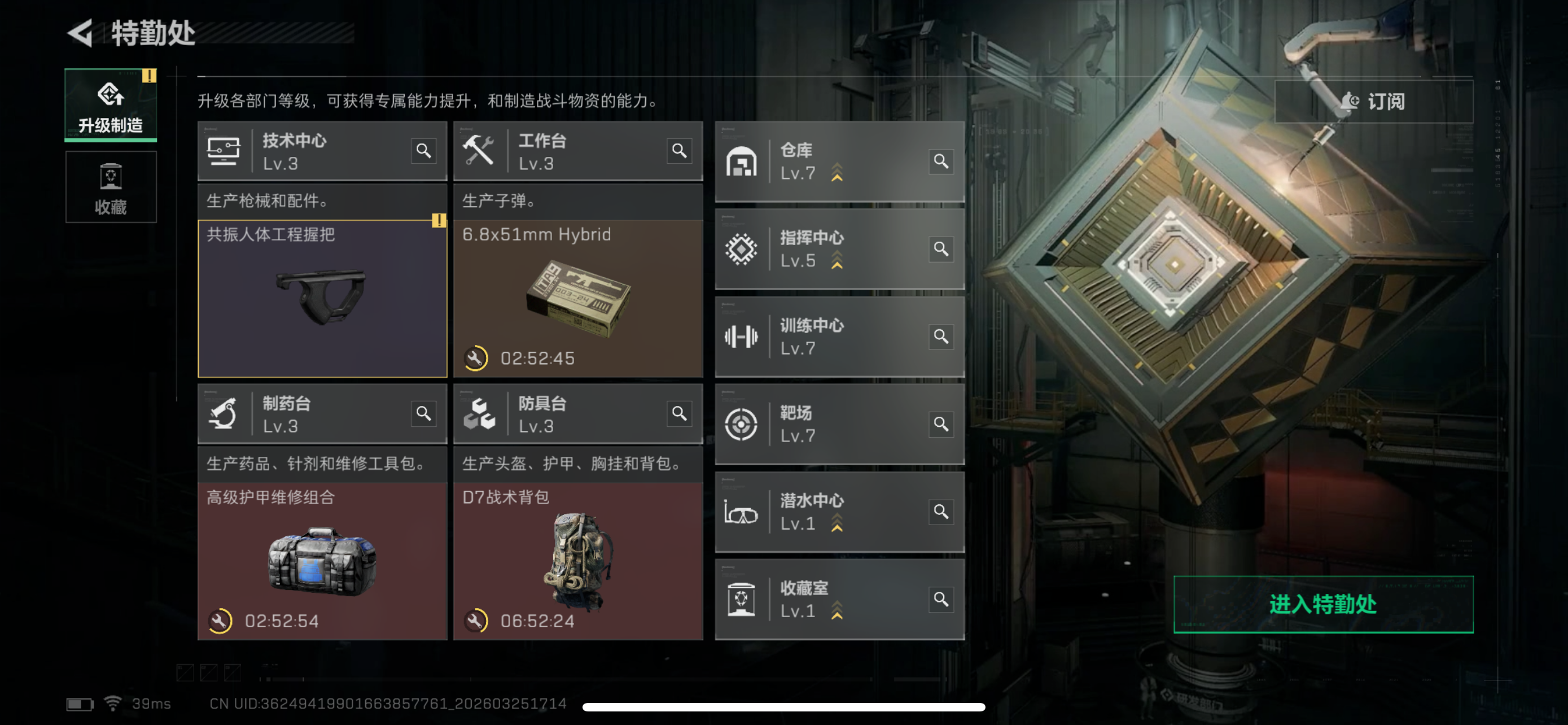Open the D7战术背包 item card
1568x725 pixels.
tap(577, 560)
